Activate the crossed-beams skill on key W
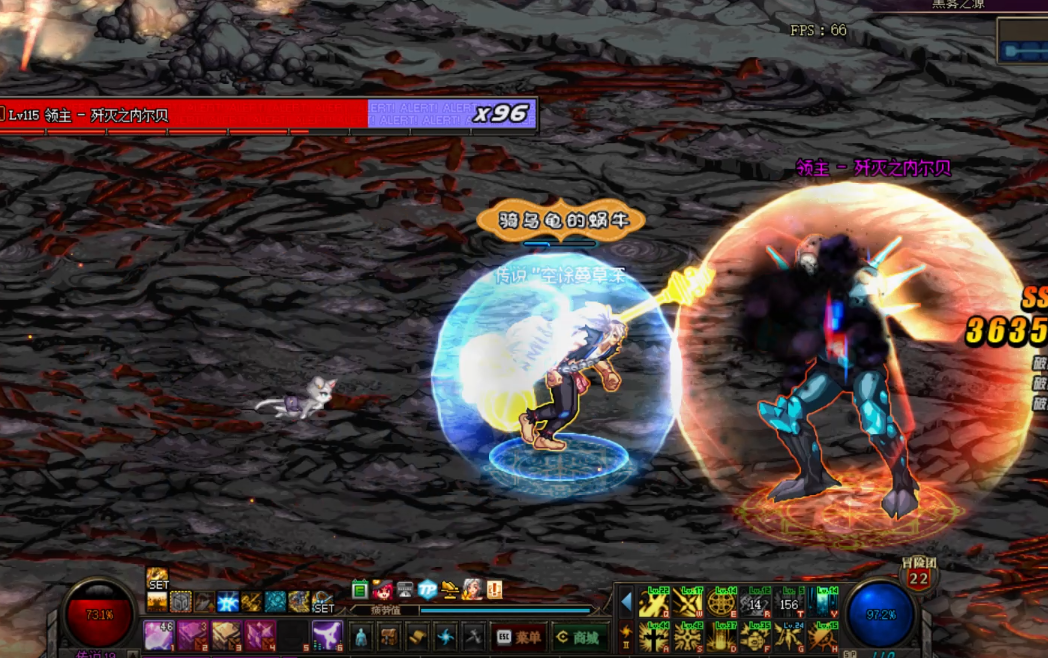1048x658 pixels. tap(688, 603)
